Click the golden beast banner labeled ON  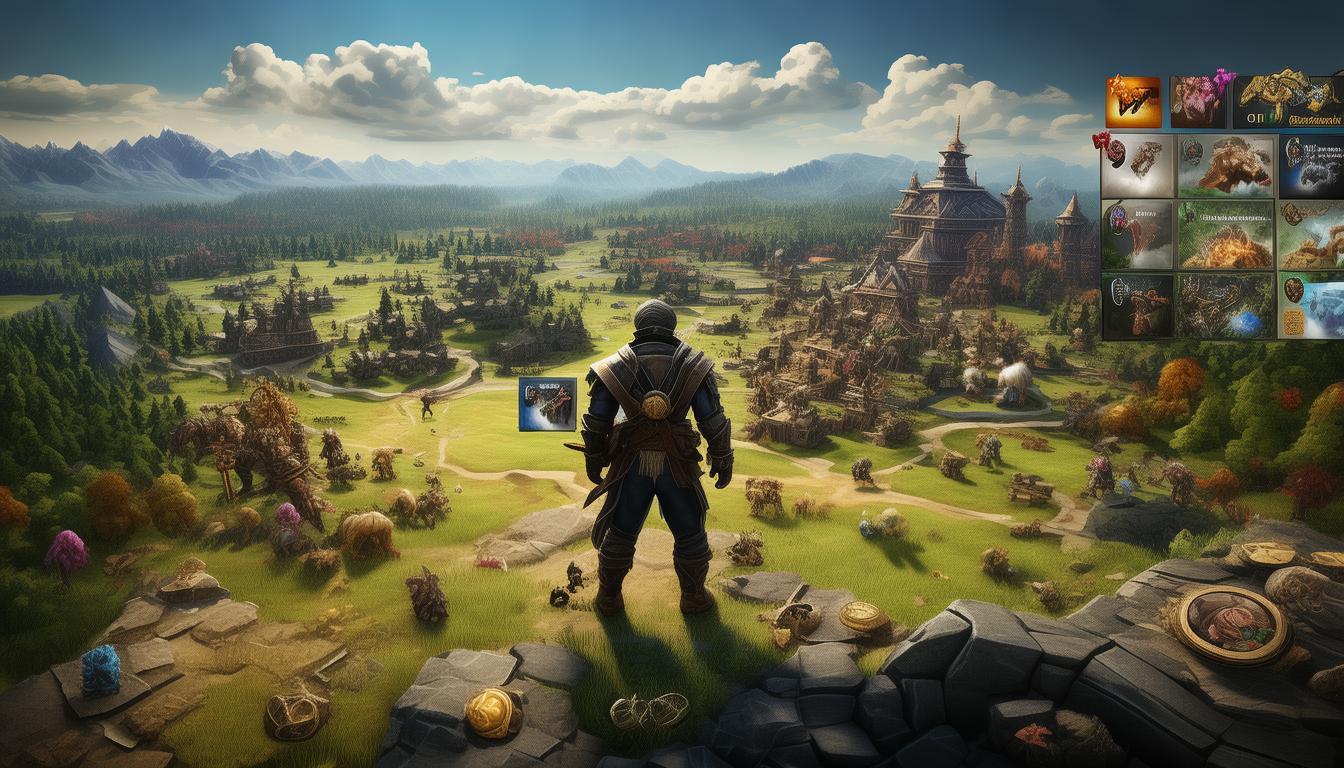click(x=1288, y=102)
